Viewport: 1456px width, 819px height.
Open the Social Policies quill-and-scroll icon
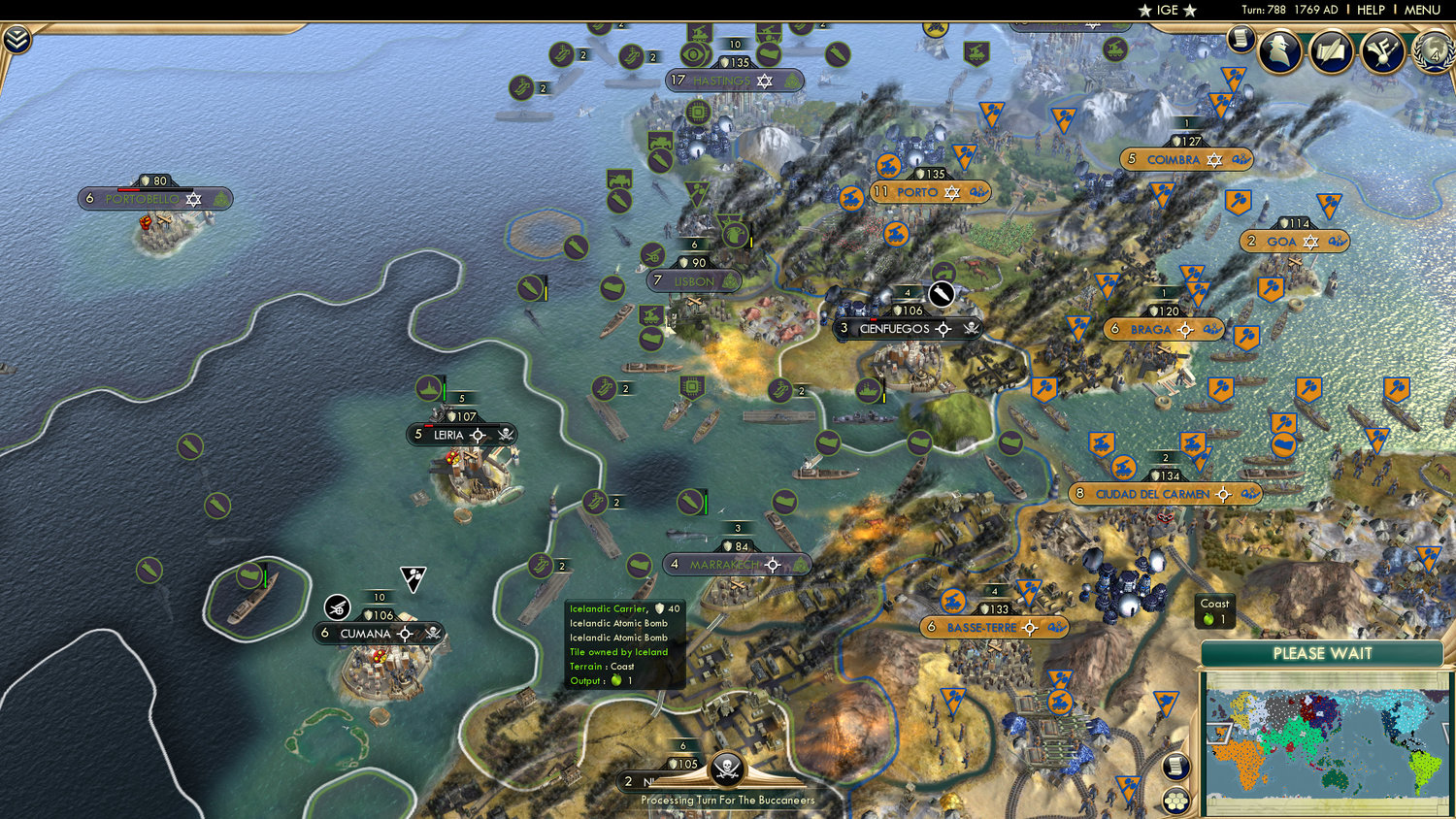click(x=1331, y=51)
